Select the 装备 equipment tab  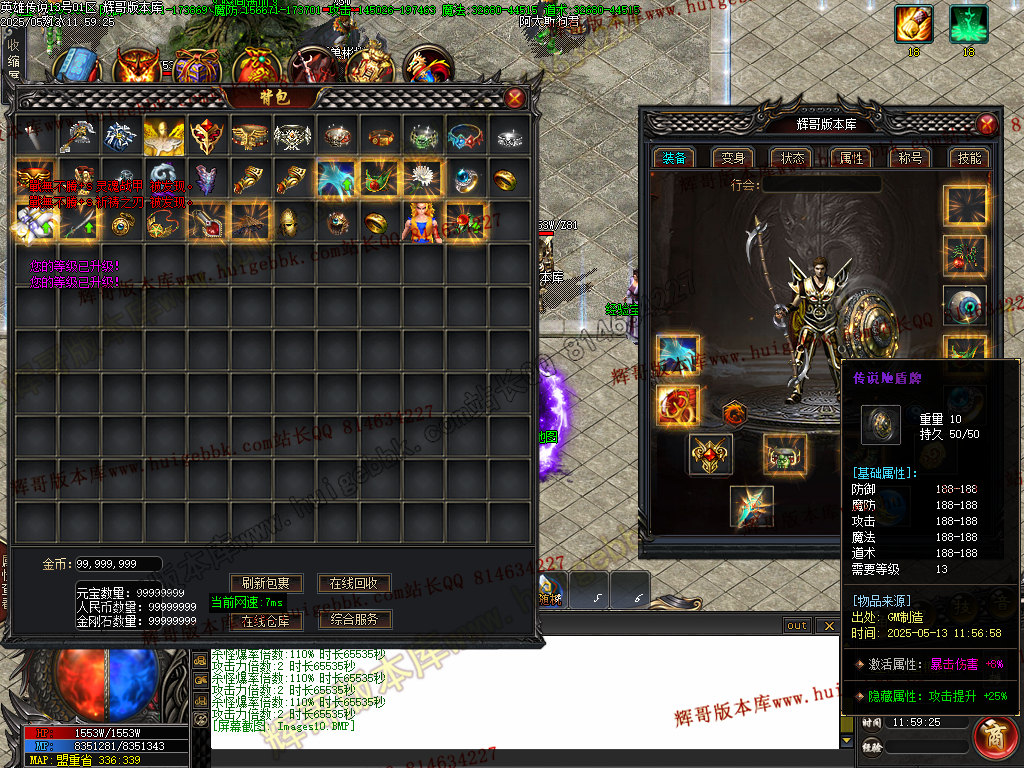[674, 158]
